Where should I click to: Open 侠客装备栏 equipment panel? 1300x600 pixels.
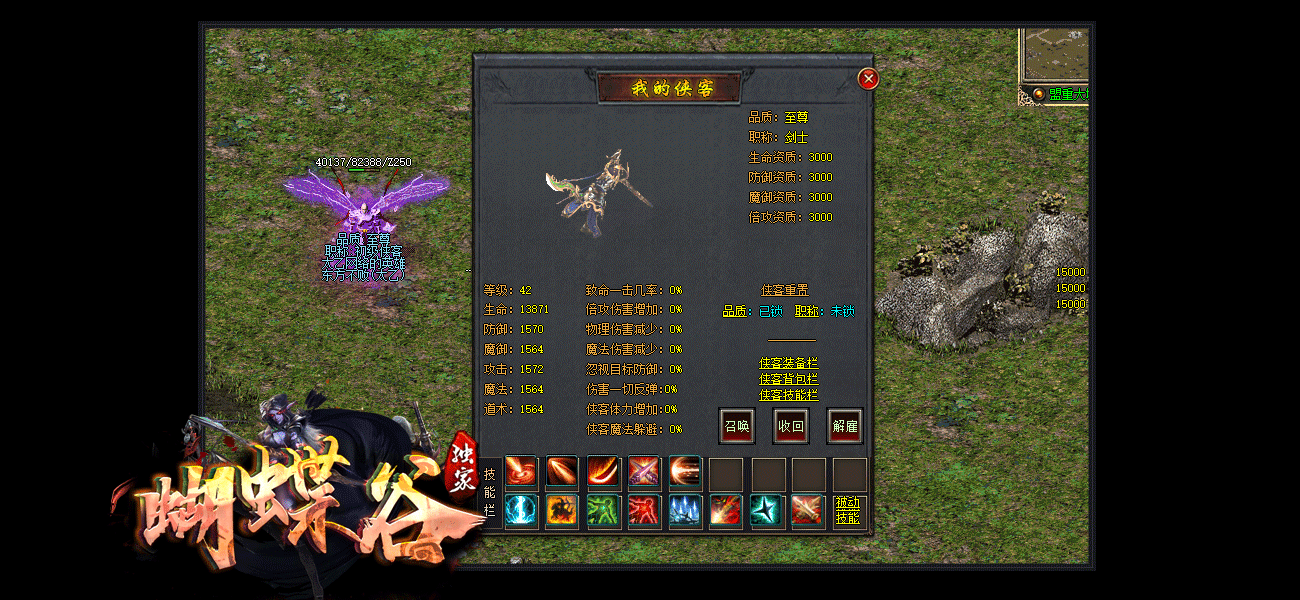(788, 363)
